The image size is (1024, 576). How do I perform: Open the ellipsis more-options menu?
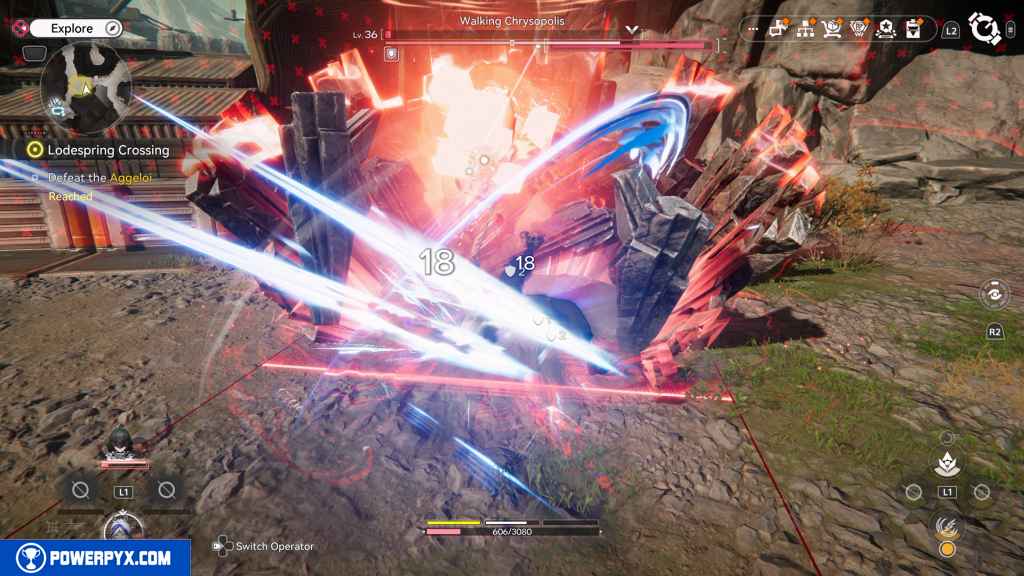coord(752,29)
